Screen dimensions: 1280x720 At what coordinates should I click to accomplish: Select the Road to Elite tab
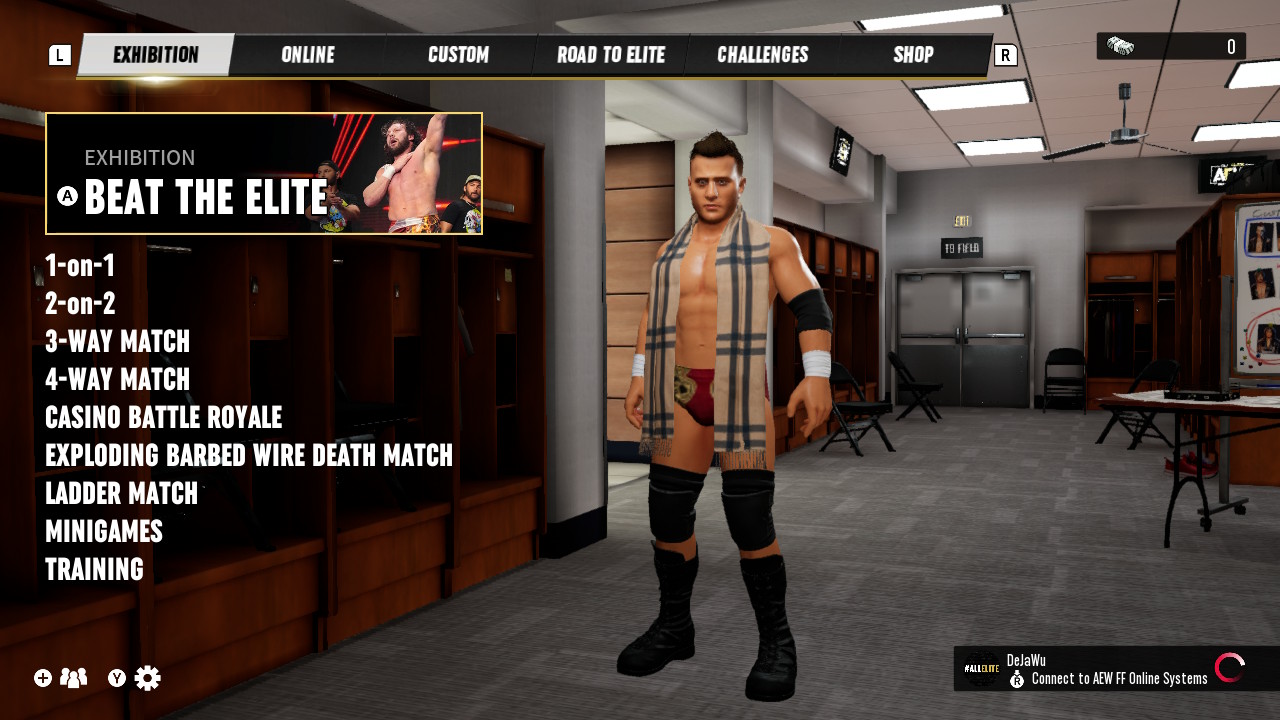click(x=610, y=55)
